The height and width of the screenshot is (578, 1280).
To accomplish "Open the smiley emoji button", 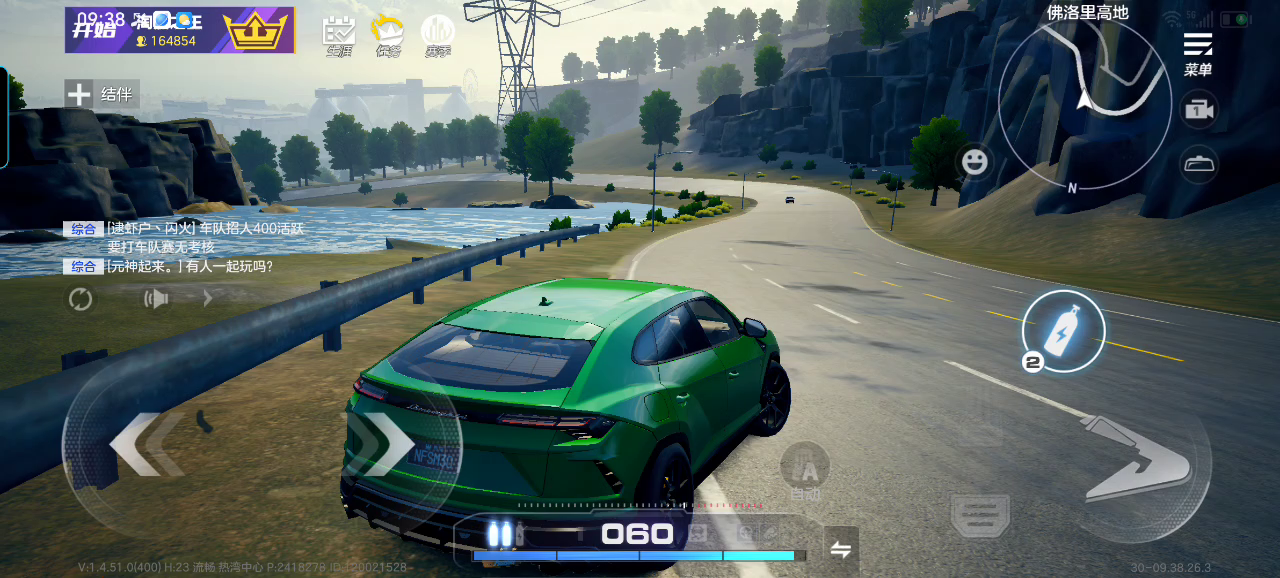I will coord(975,161).
